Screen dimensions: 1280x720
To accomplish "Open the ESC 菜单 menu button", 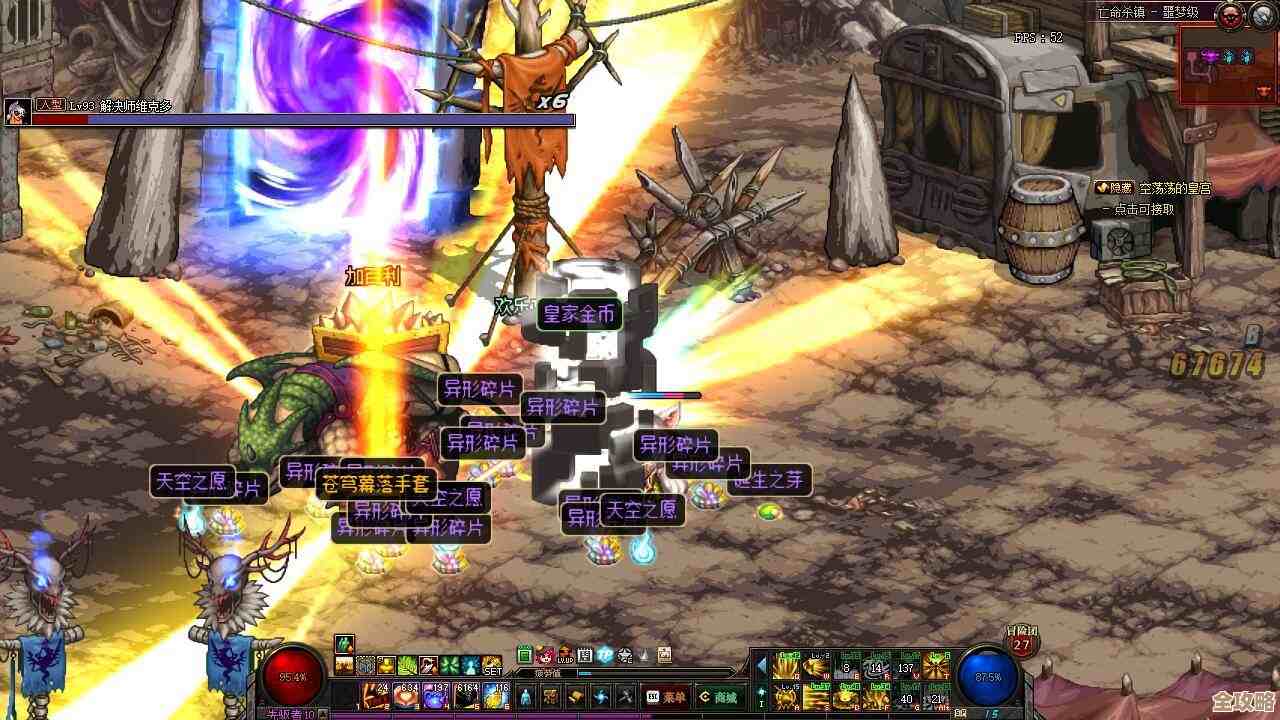I will (x=666, y=697).
